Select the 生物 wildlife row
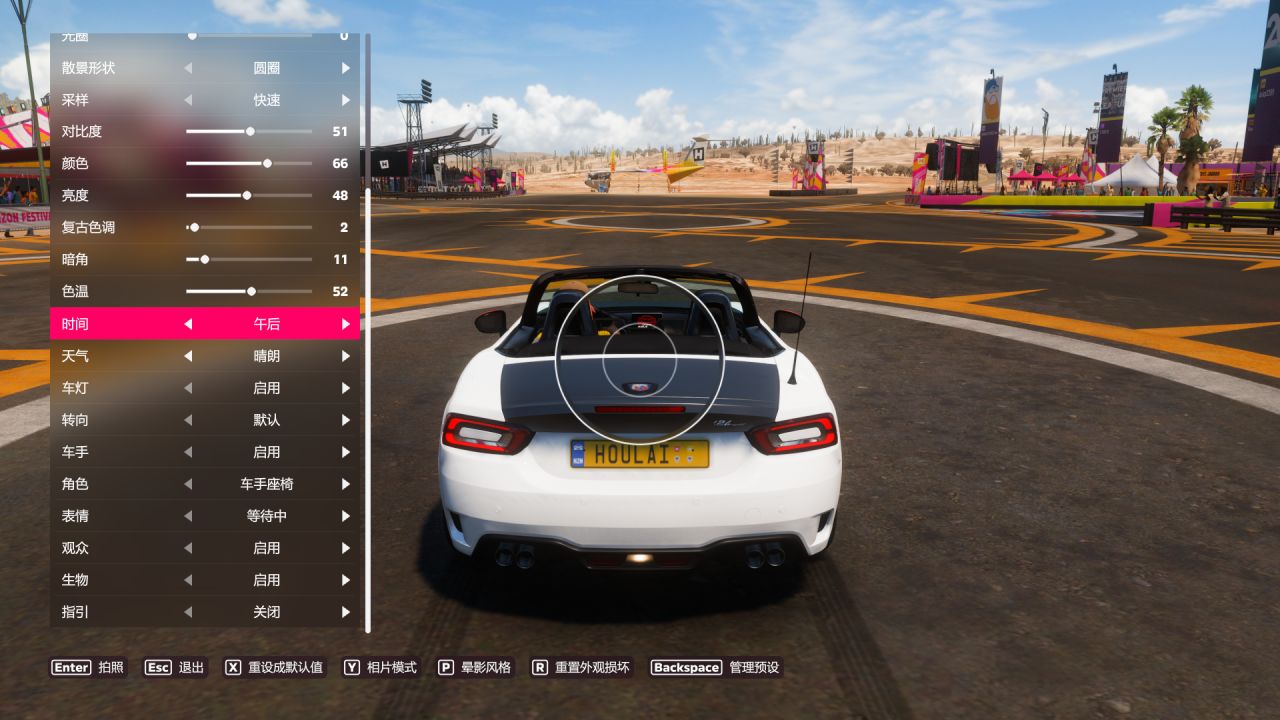Screen dimensions: 1280x720 [x=205, y=580]
